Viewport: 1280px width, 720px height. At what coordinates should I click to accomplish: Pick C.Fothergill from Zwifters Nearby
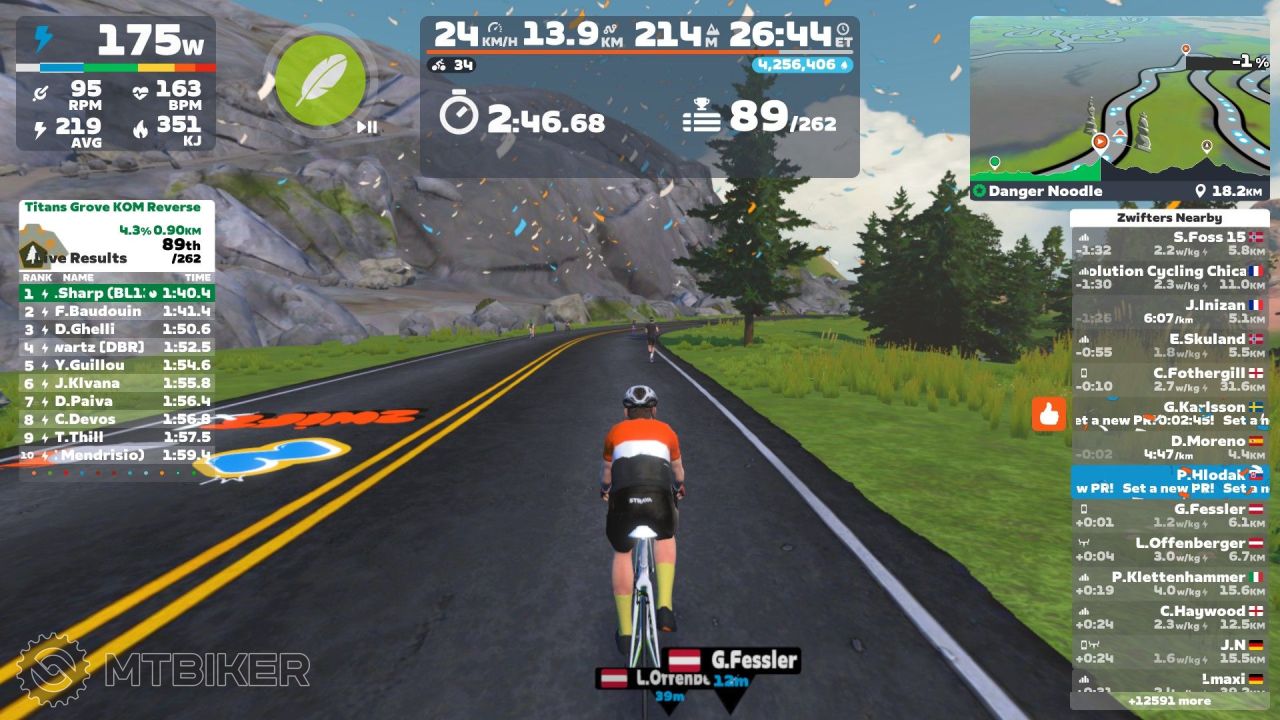tap(1169, 380)
